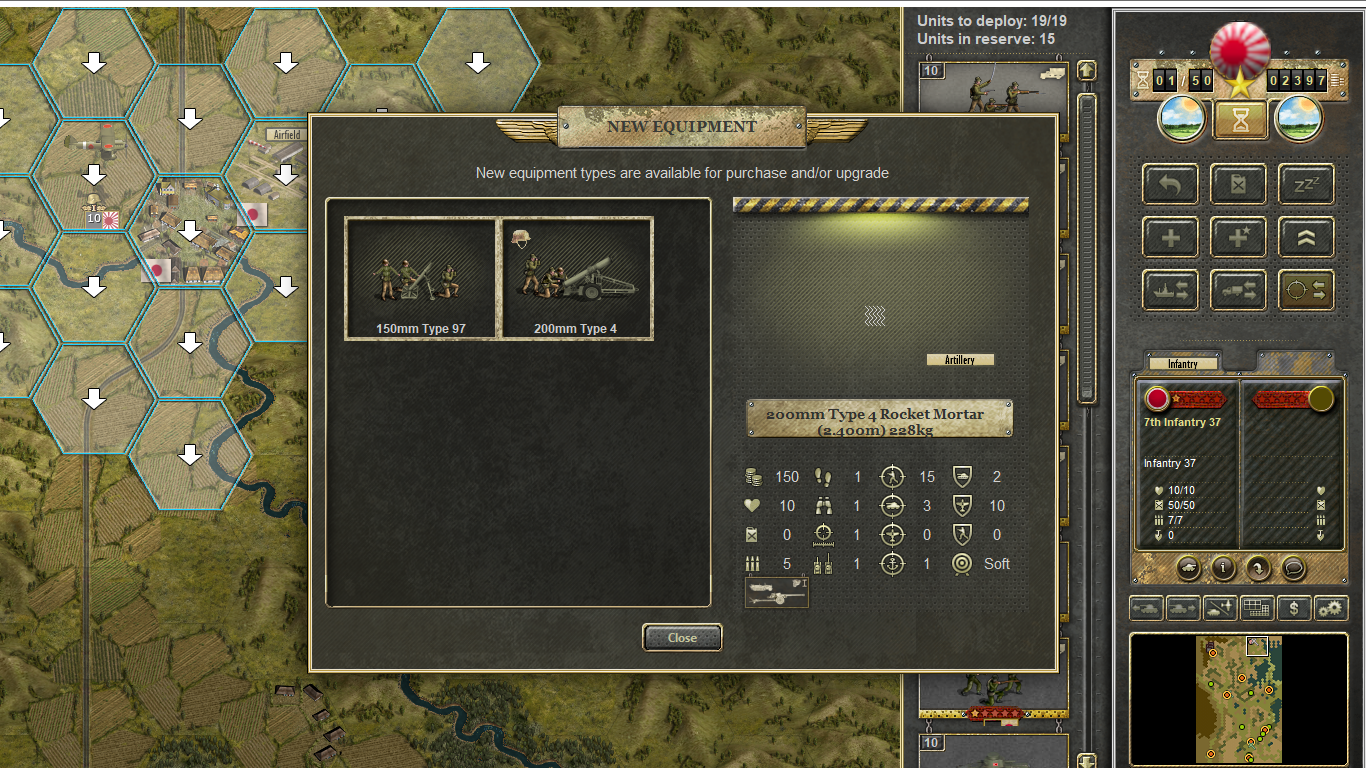Close the New Equipment dialog

point(682,638)
